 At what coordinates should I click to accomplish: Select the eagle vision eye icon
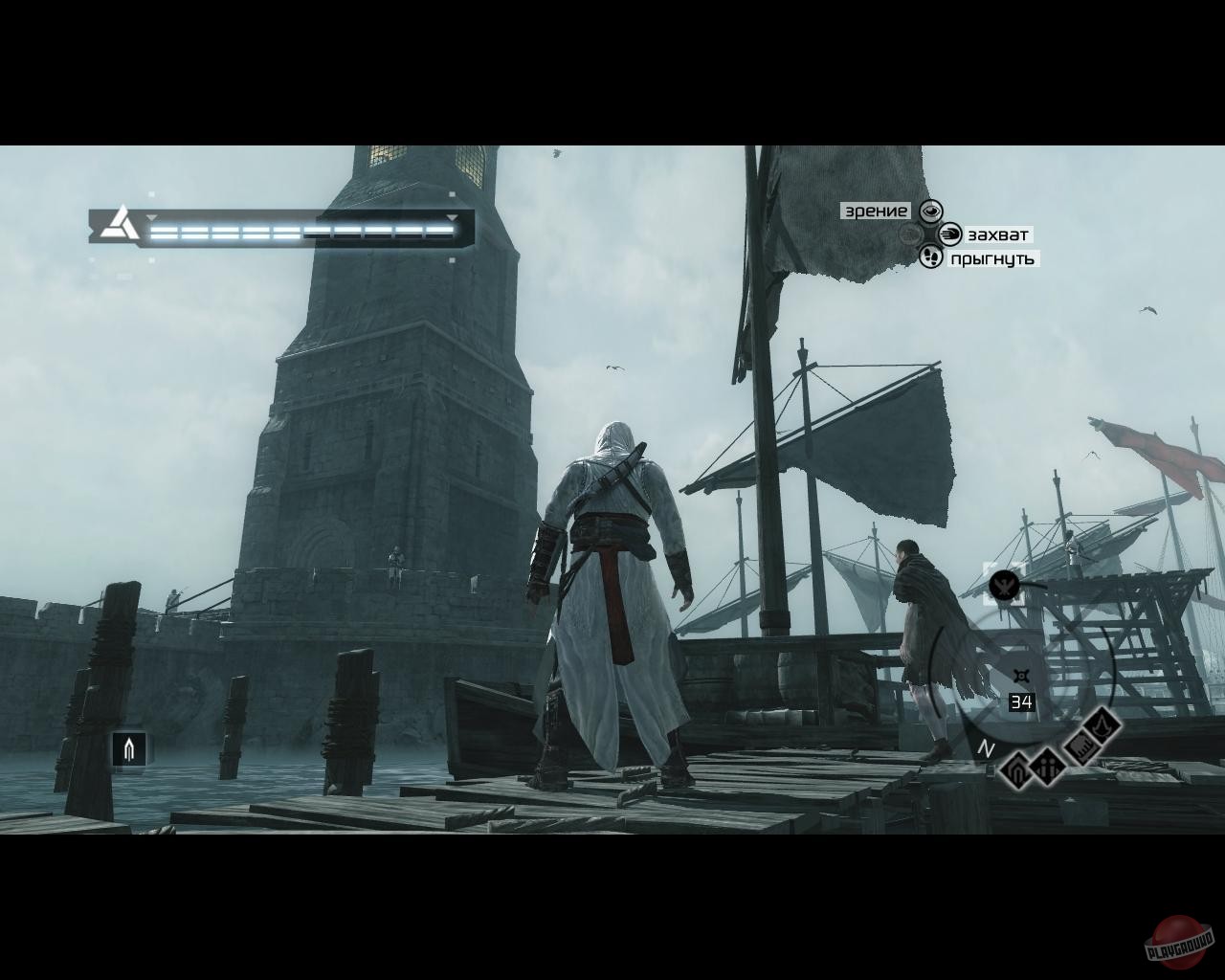930,212
